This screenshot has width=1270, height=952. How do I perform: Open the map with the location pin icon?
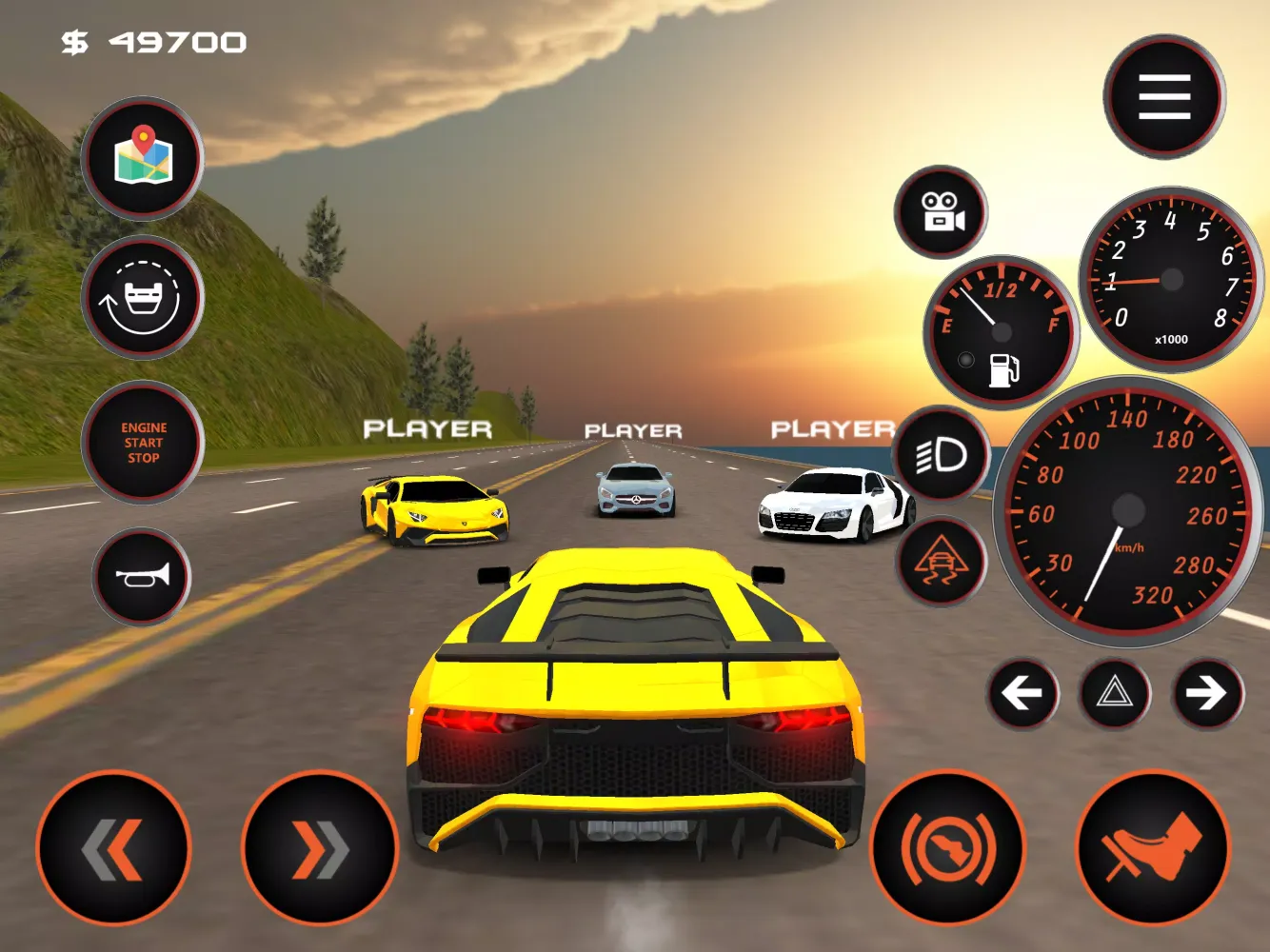coord(143,158)
